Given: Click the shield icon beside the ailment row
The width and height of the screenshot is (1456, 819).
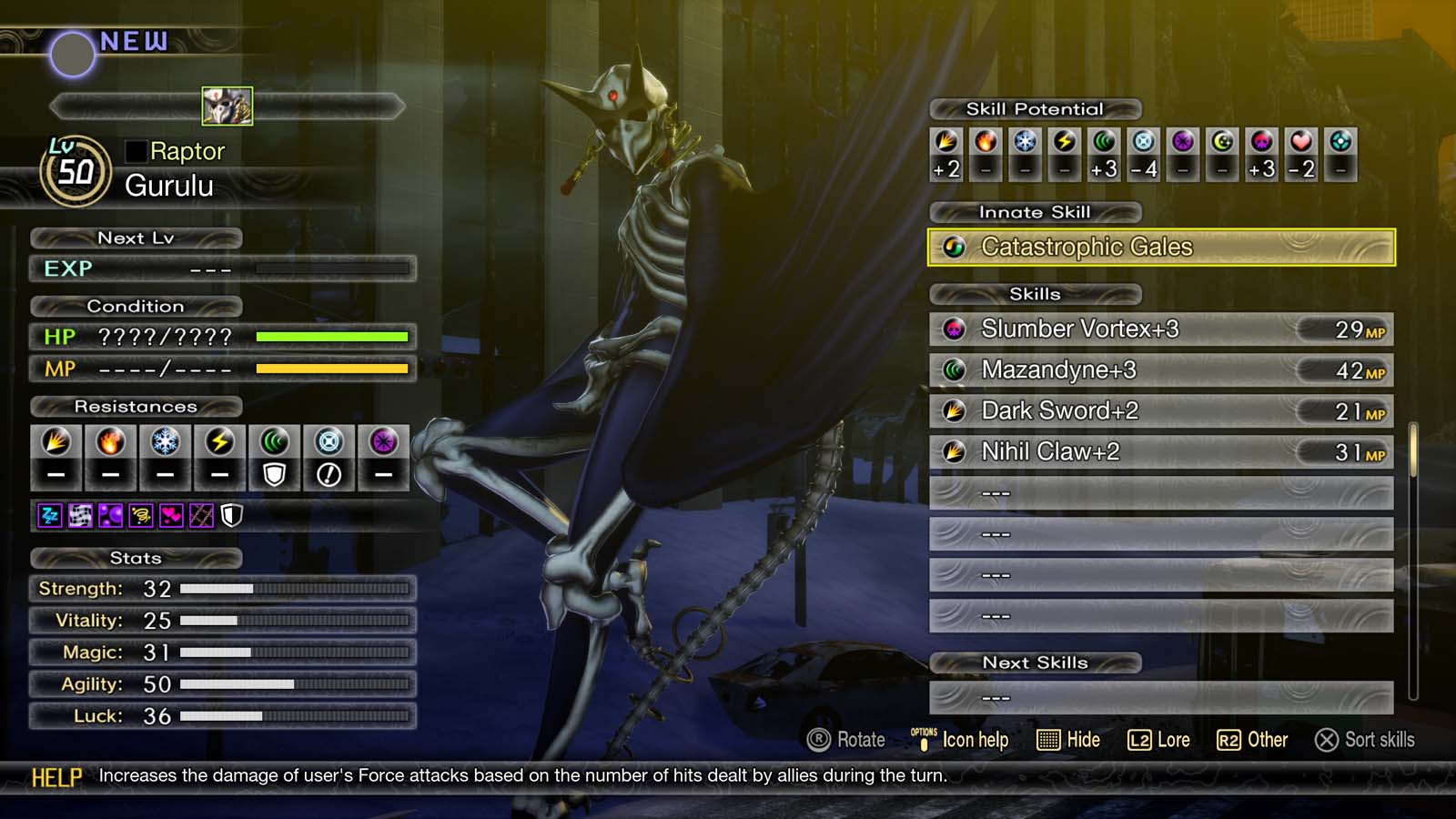Looking at the screenshot, I should coord(230,515).
